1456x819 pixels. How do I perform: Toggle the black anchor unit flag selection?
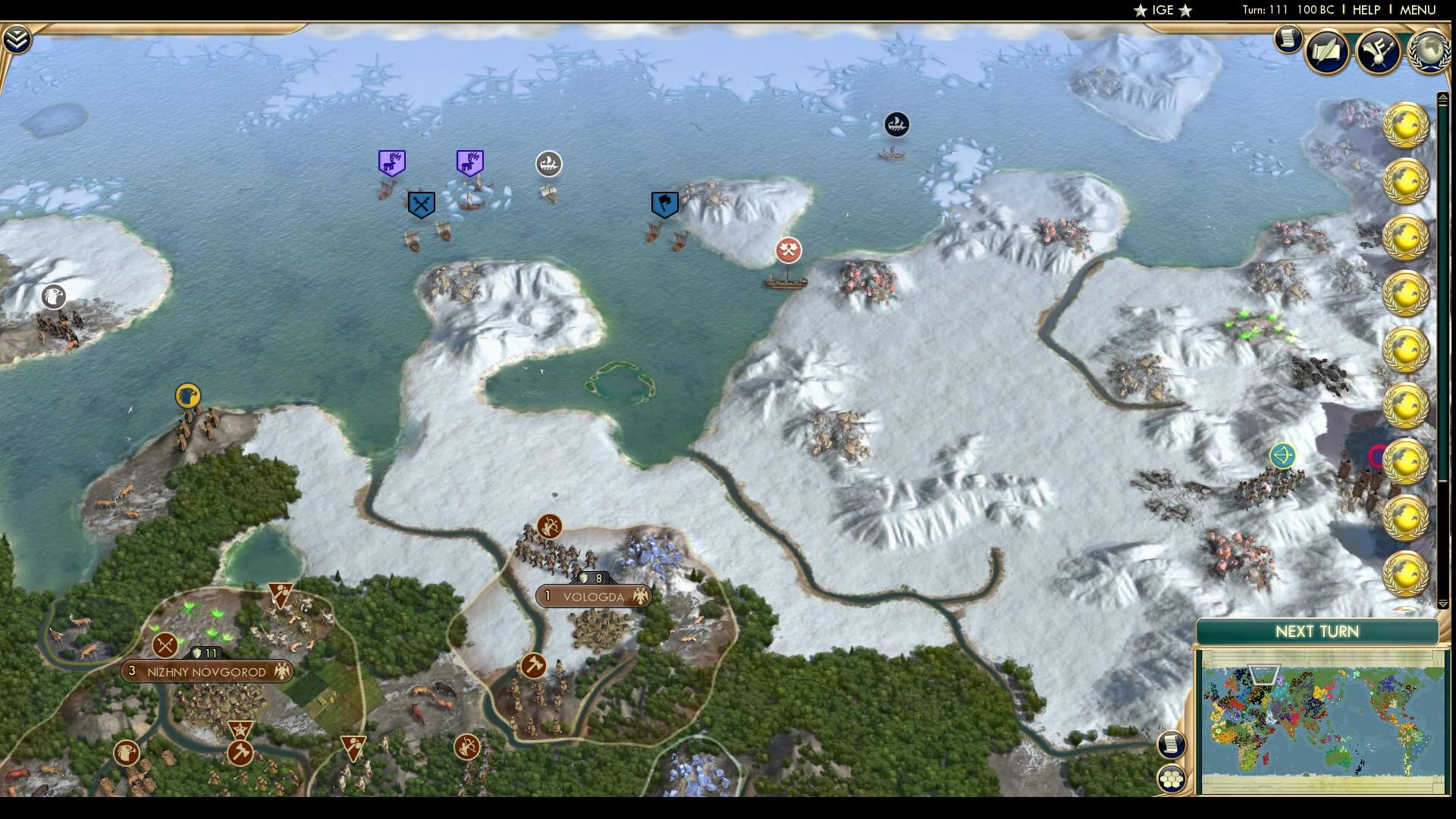[896, 124]
